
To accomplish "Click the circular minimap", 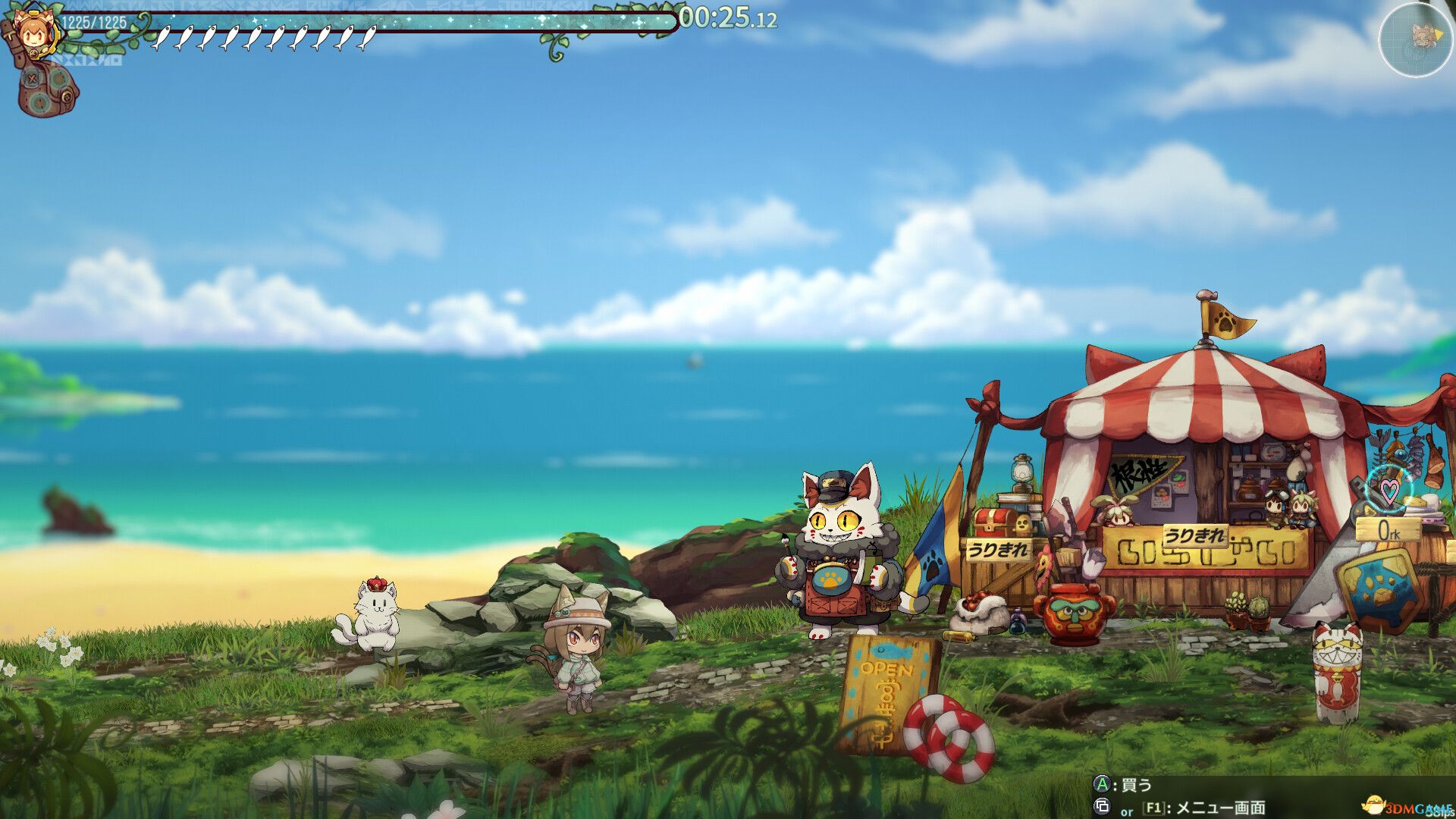I will pyautogui.click(x=1415, y=38).
